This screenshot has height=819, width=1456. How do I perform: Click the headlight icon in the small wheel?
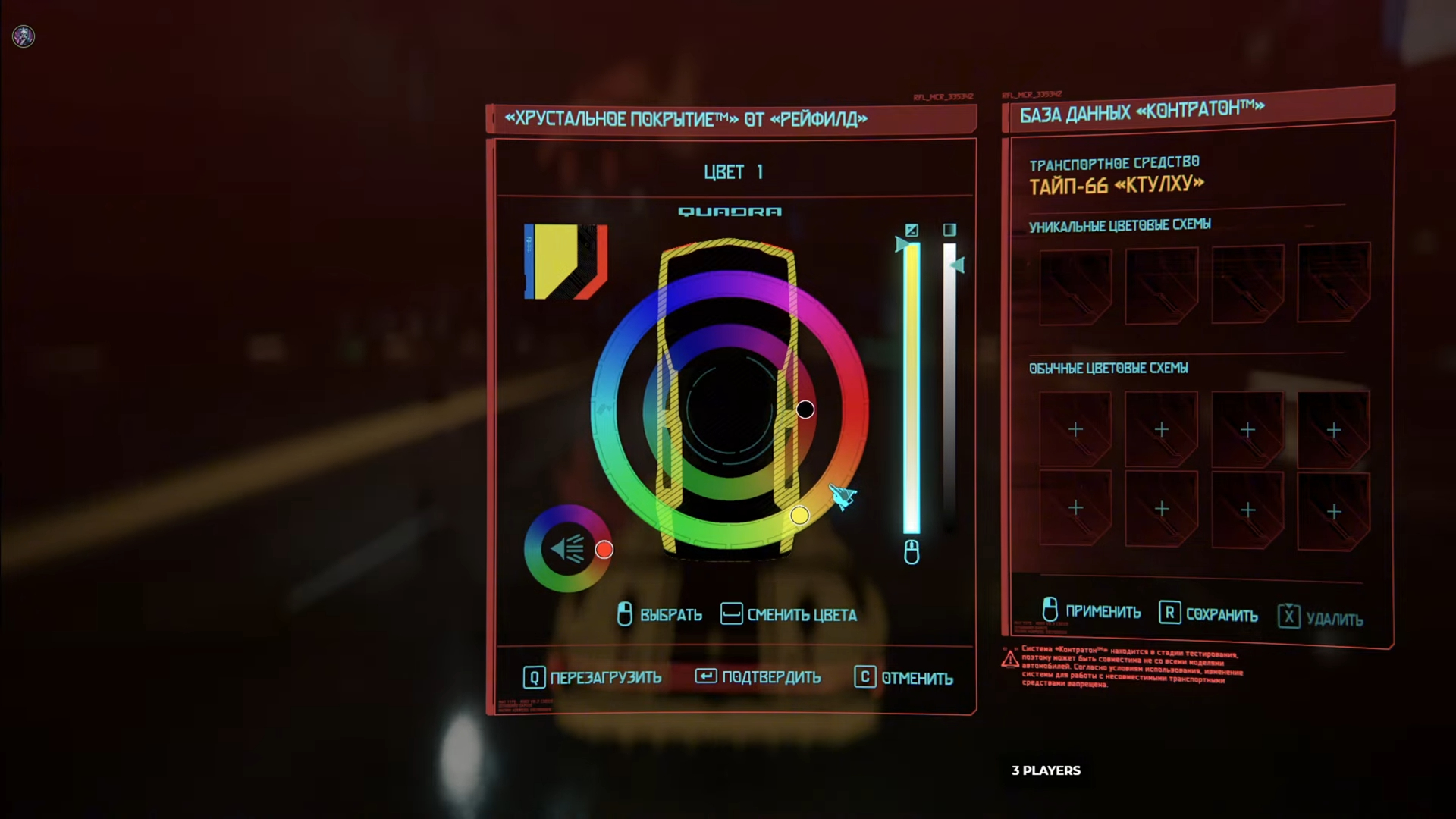[x=567, y=548]
